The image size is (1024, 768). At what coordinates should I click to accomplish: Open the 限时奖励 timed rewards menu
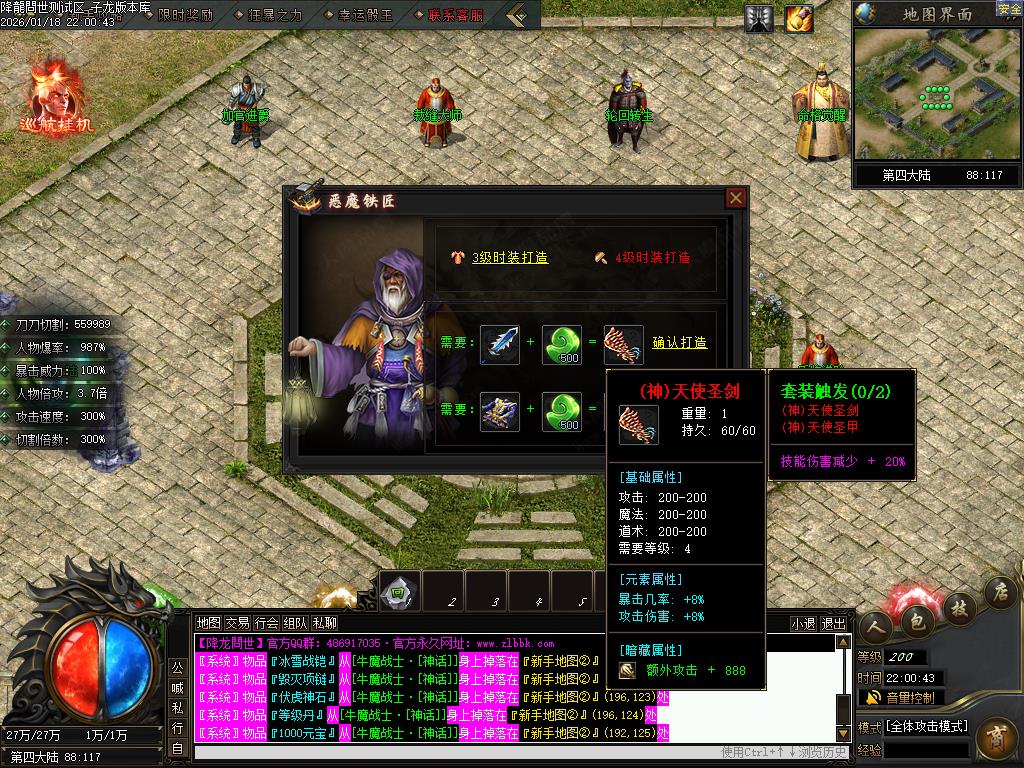[x=184, y=15]
